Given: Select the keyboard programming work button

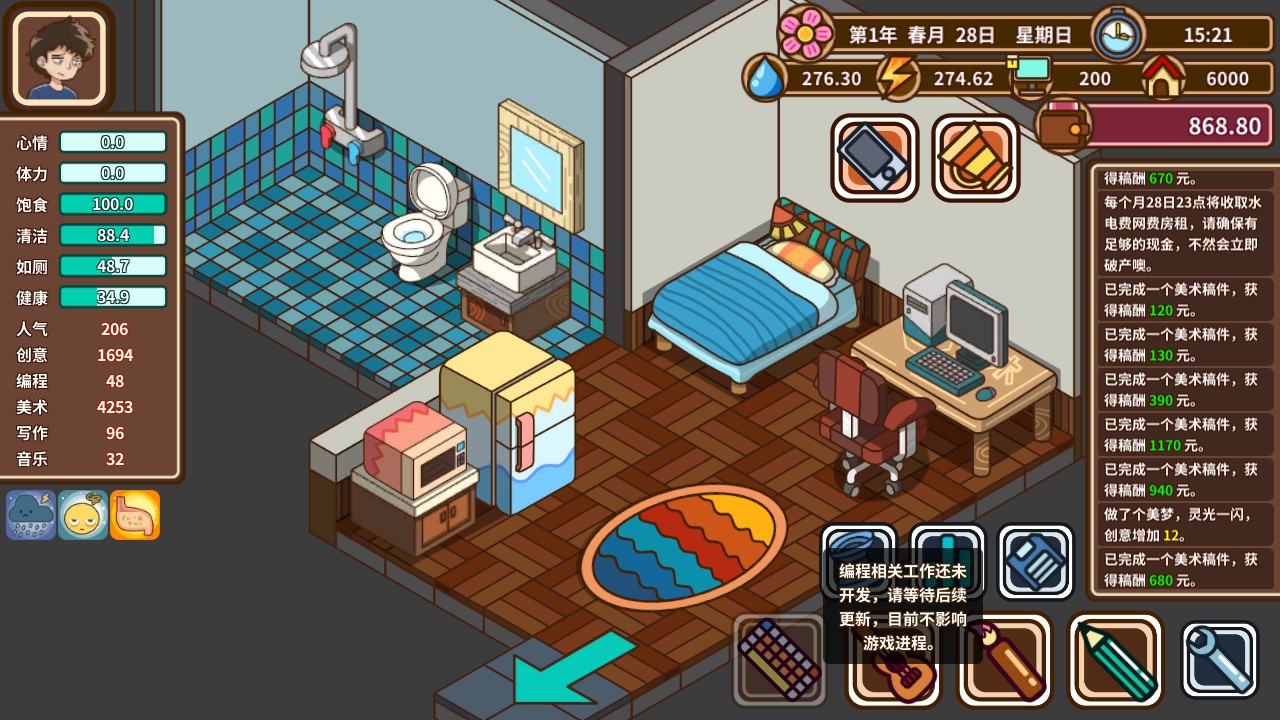Looking at the screenshot, I should coord(780,660).
